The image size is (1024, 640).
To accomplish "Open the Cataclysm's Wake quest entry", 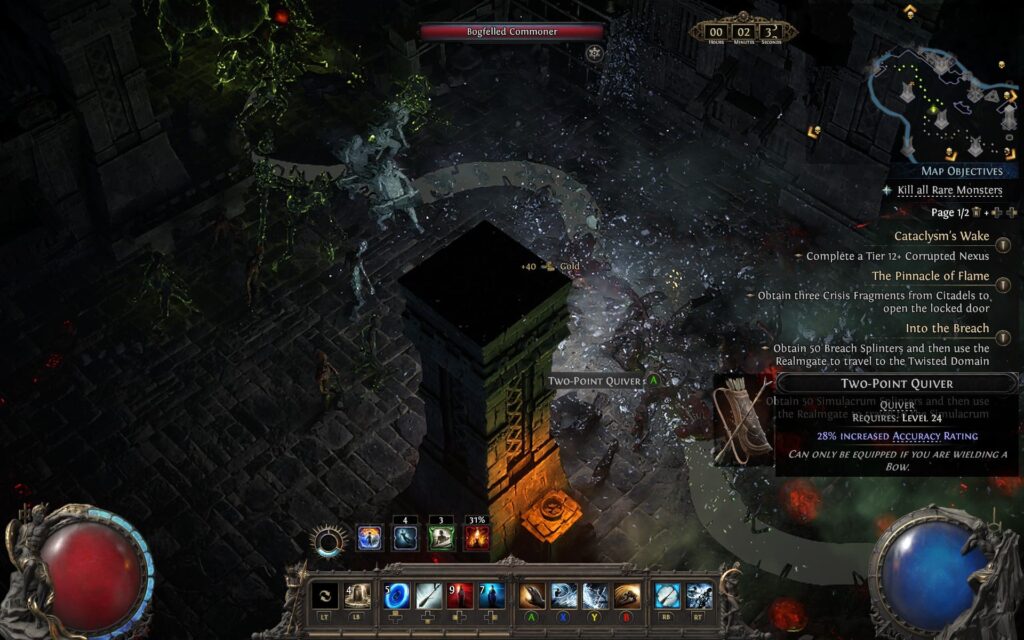I will (x=941, y=237).
